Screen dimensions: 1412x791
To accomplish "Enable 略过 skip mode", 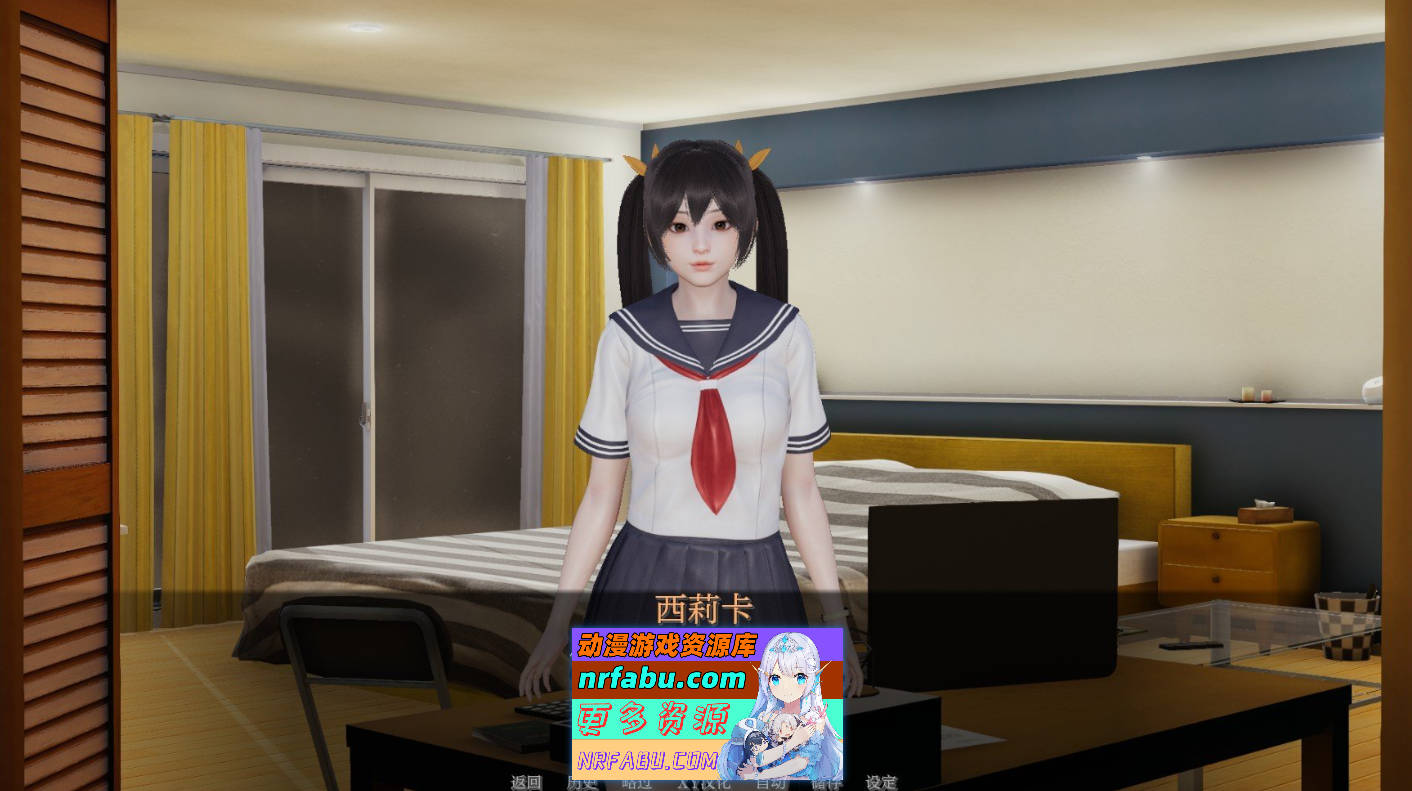I will click(636, 784).
